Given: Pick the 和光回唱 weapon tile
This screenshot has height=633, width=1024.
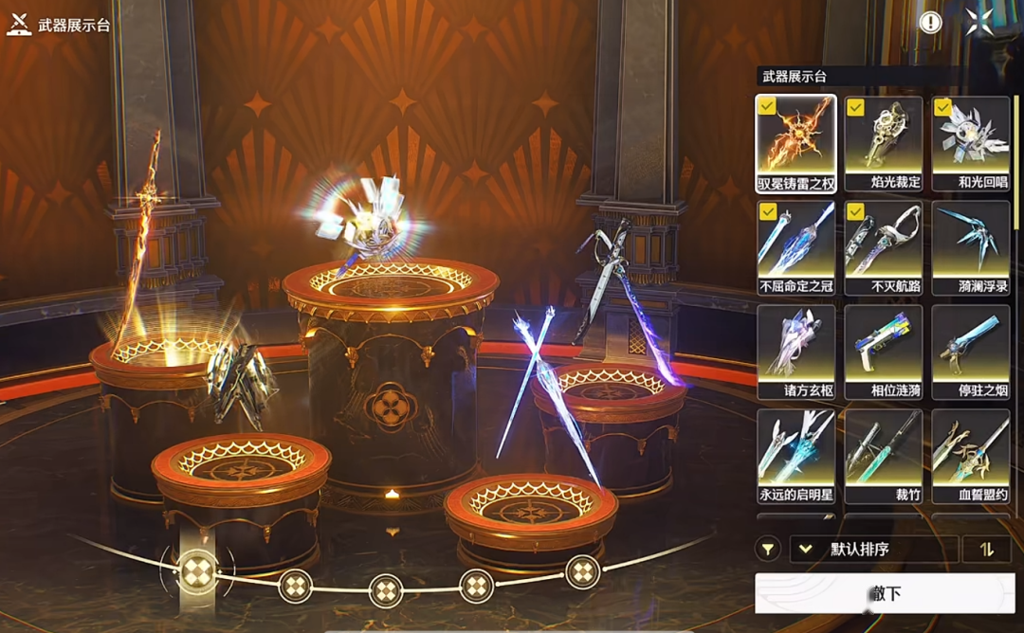Looking at the screenshot, I should (x=970, y=142).
